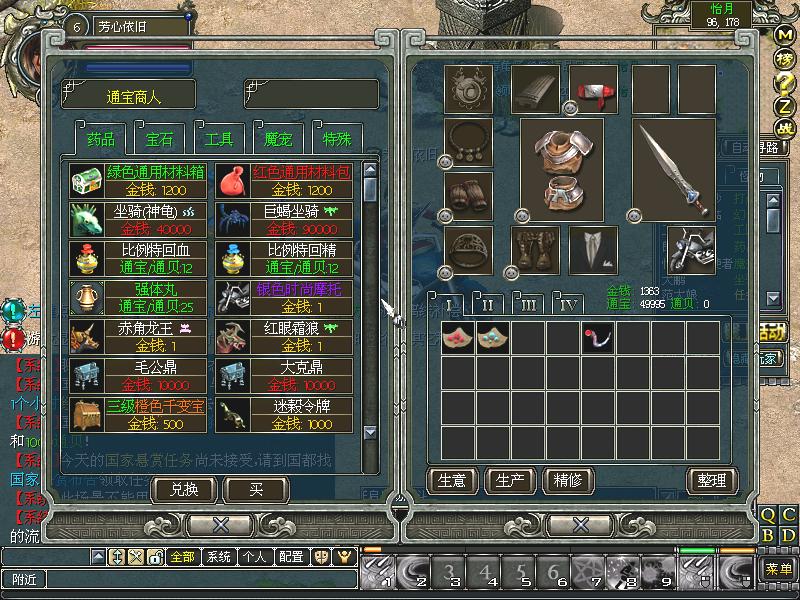
Task: Select 绿色通用材料箱 in the shop list
Action: pos(140,181)
